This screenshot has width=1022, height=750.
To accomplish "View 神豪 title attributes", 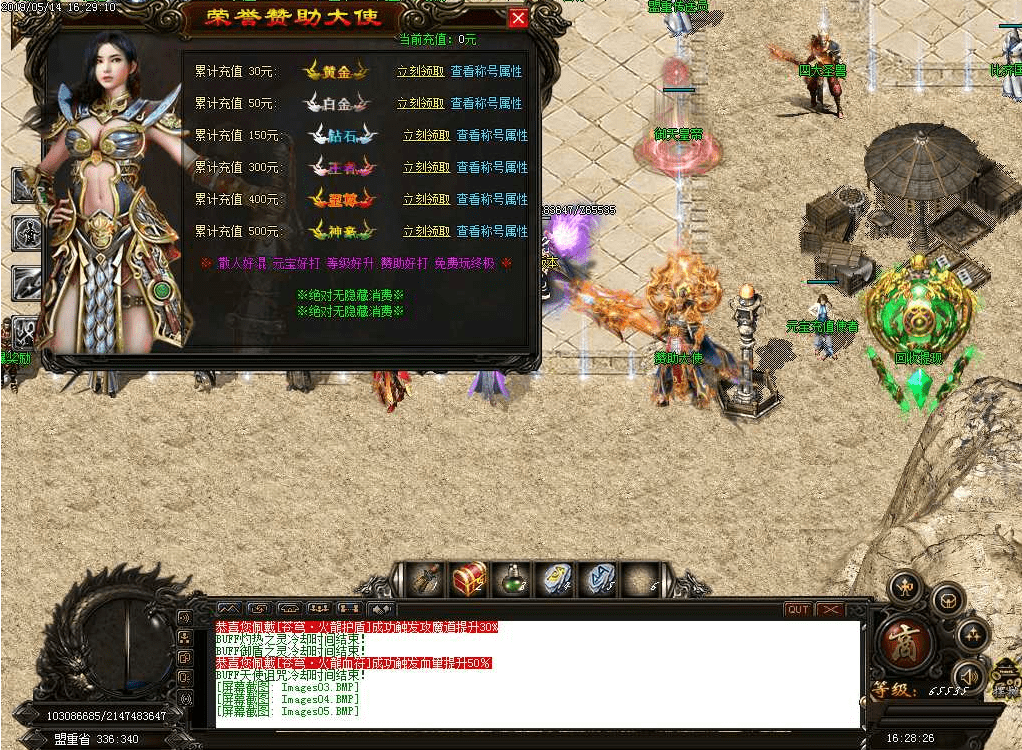I will click(x=492, y=231).
